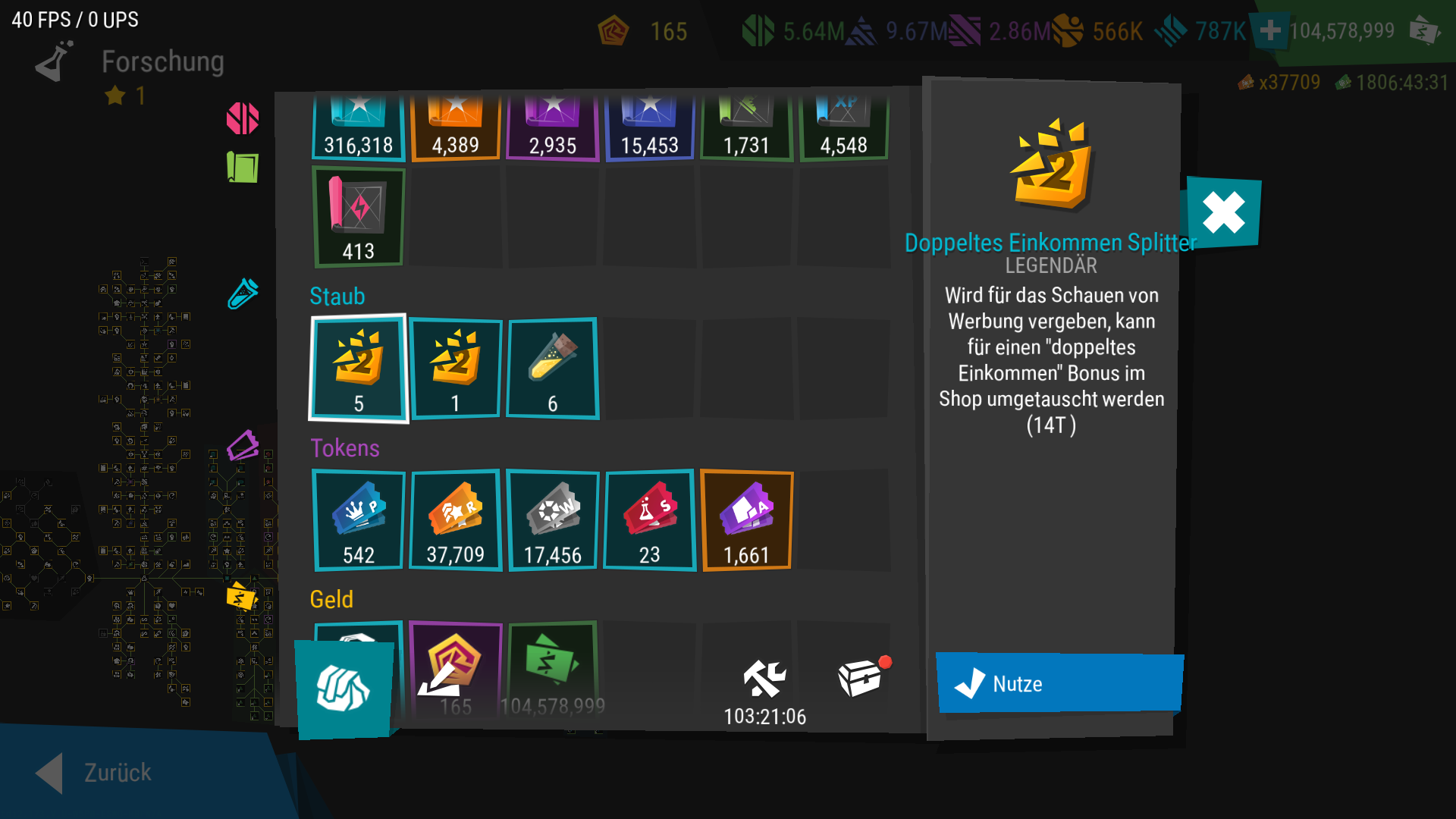Select the purple A token with 1,661
This screenshot has width=1456, height=819.
pyautogui.click(x=747, y=520)
